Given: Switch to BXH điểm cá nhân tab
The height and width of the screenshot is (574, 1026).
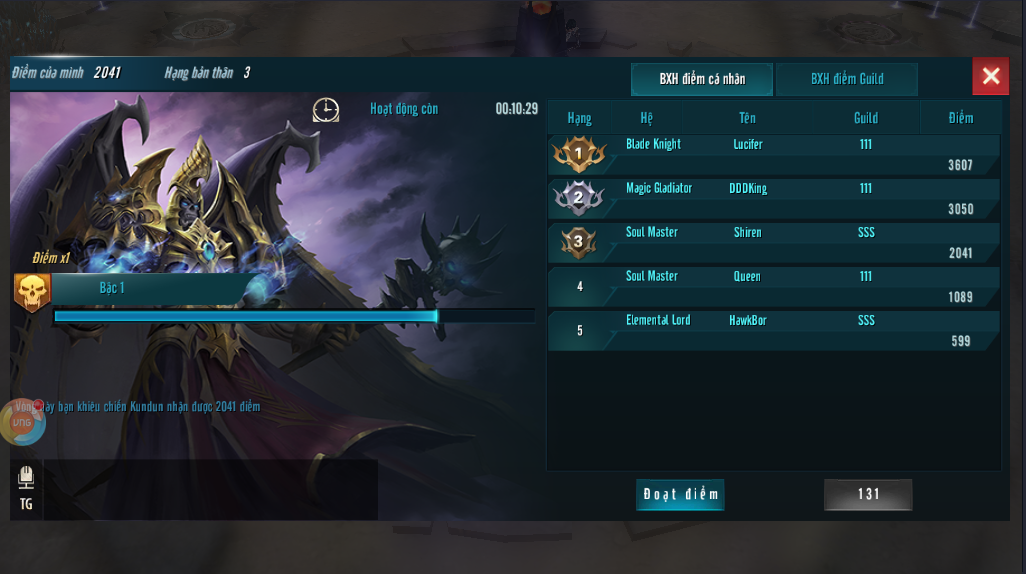Looking at the screenshot, I should 701,79.
